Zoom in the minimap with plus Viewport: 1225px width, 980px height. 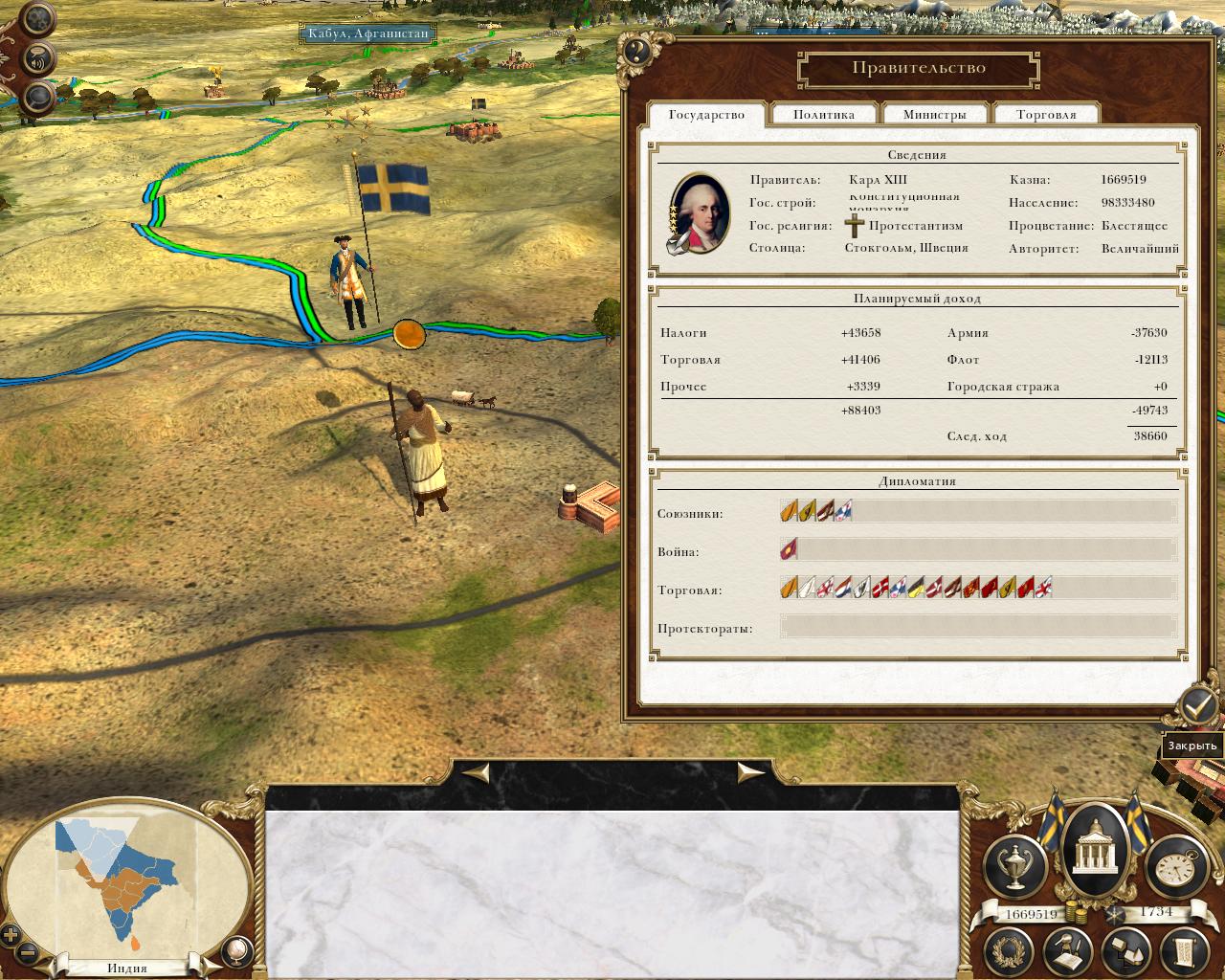coord(11,935)
